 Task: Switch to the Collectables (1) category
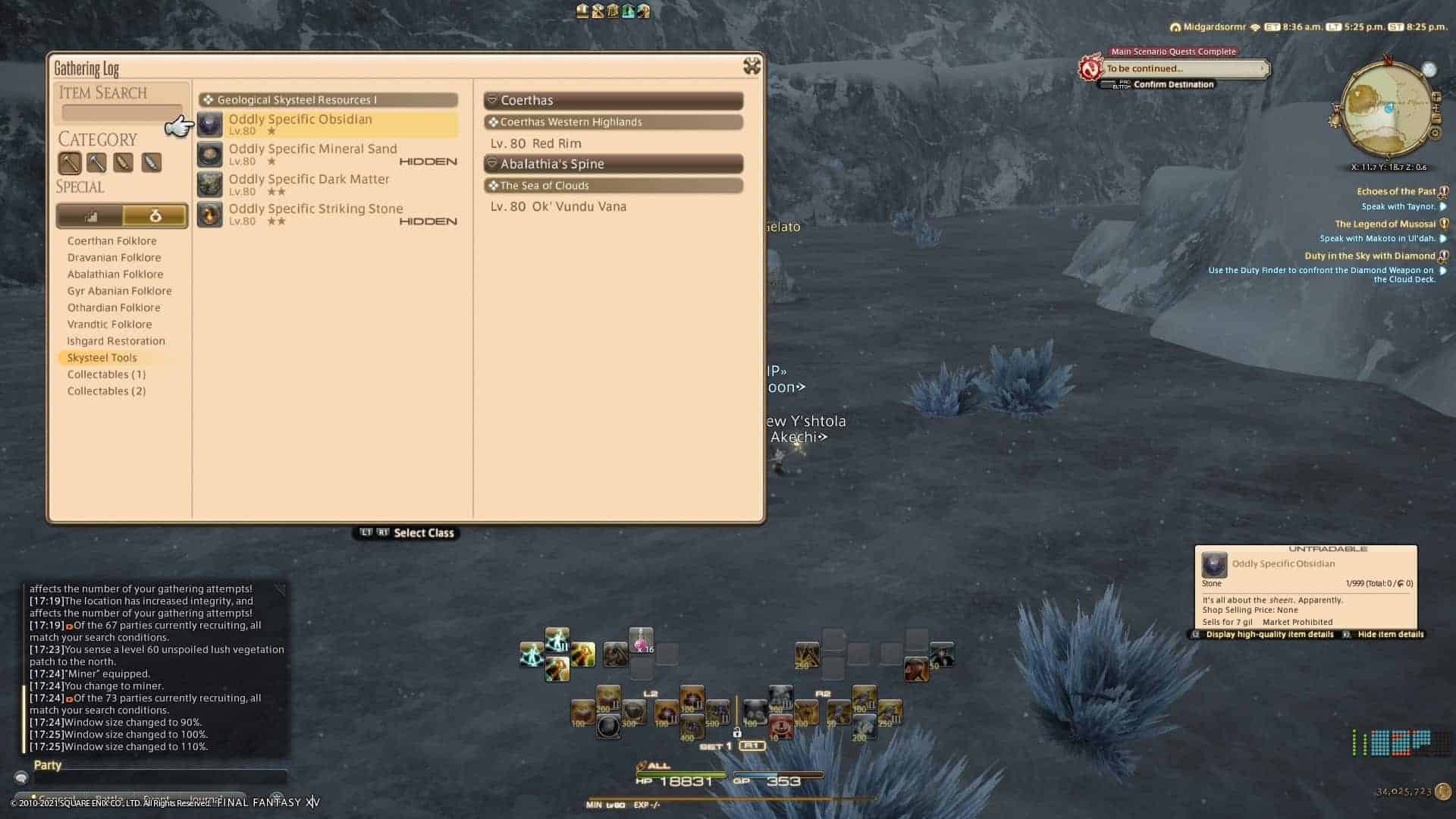coord(106,374)
